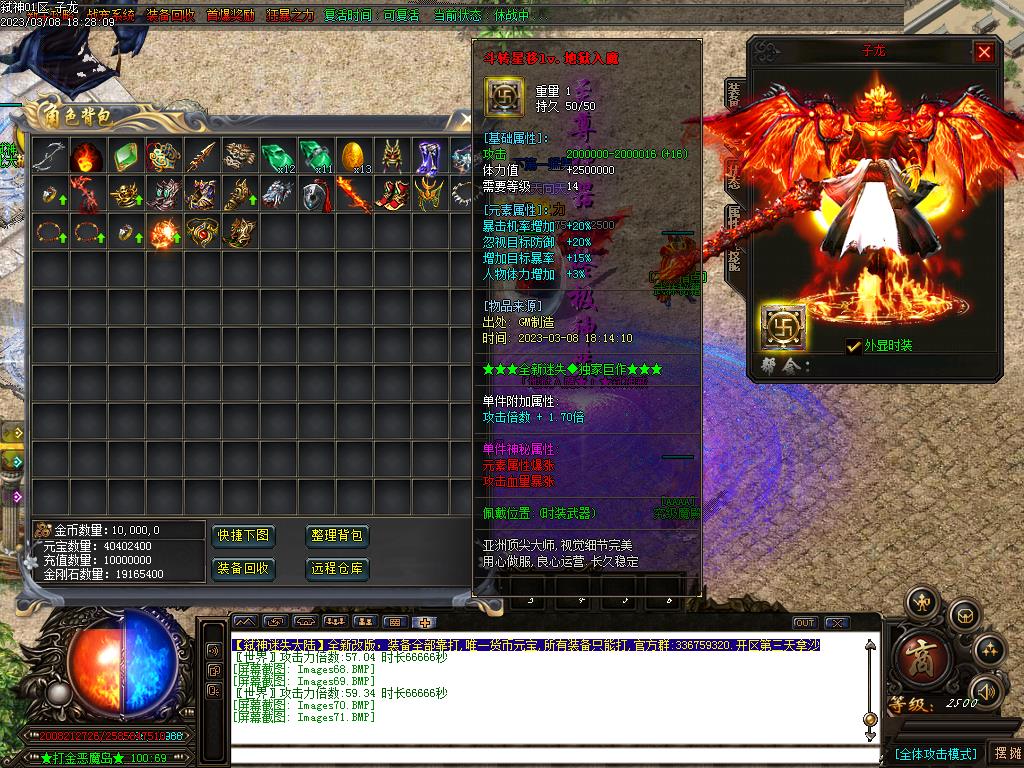Open the 状态 tab on character panel
This screenshot has height=768, width=1024.
(x=734, y=177)
